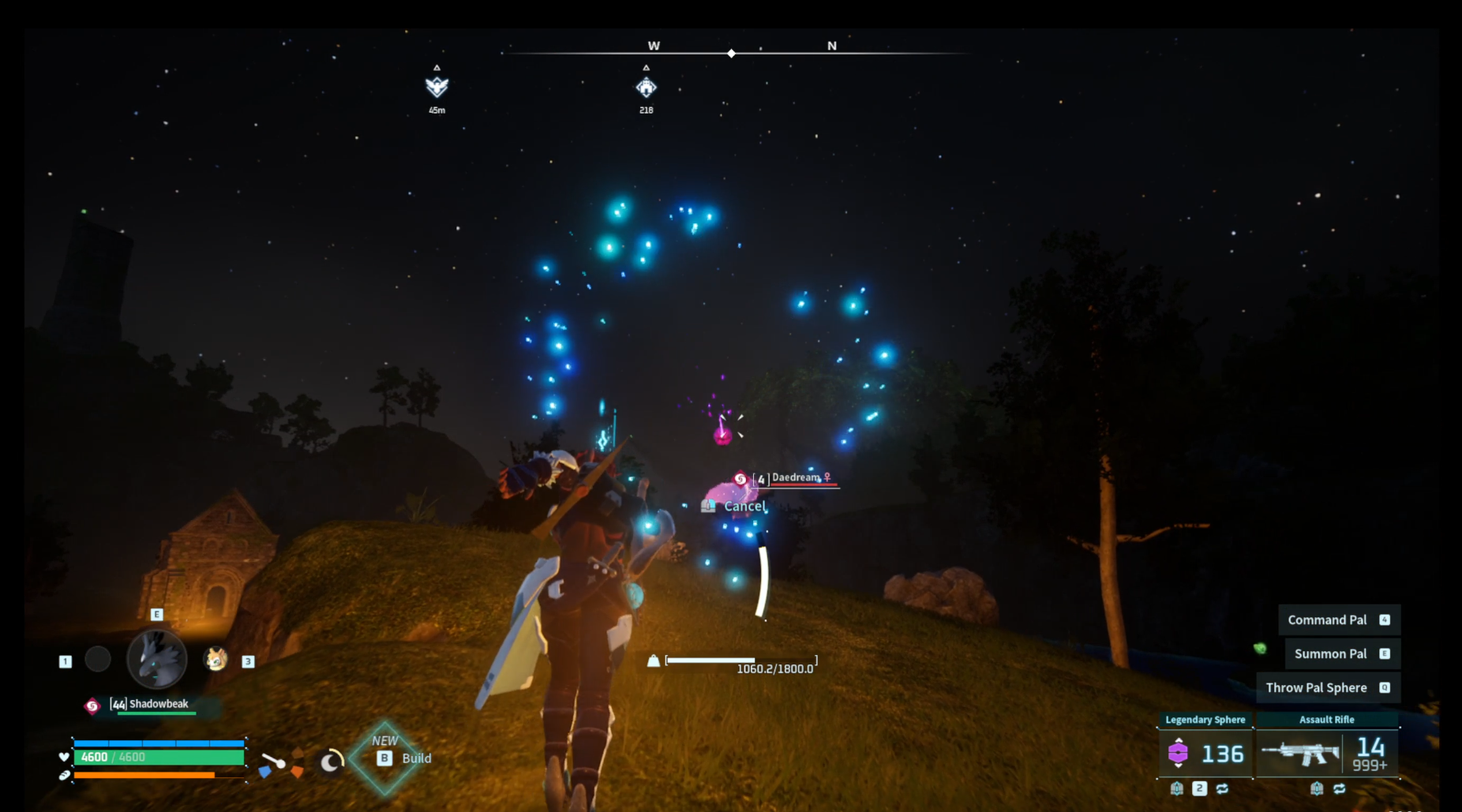
Task: Click the 218 compass waypoint marker
Action: tap(646, 87)
